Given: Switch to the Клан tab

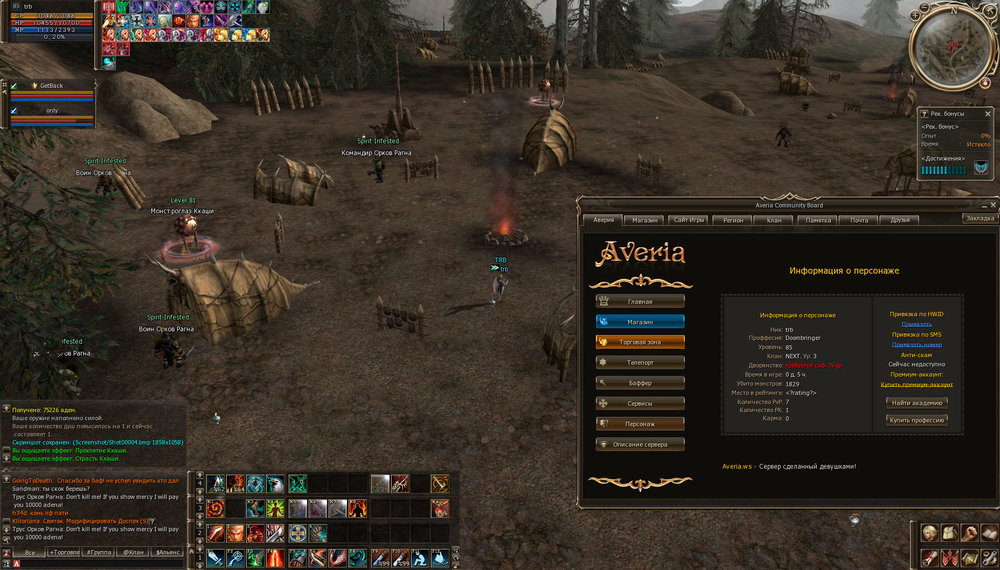Looking at the screenshot, I should click(774, 219).
